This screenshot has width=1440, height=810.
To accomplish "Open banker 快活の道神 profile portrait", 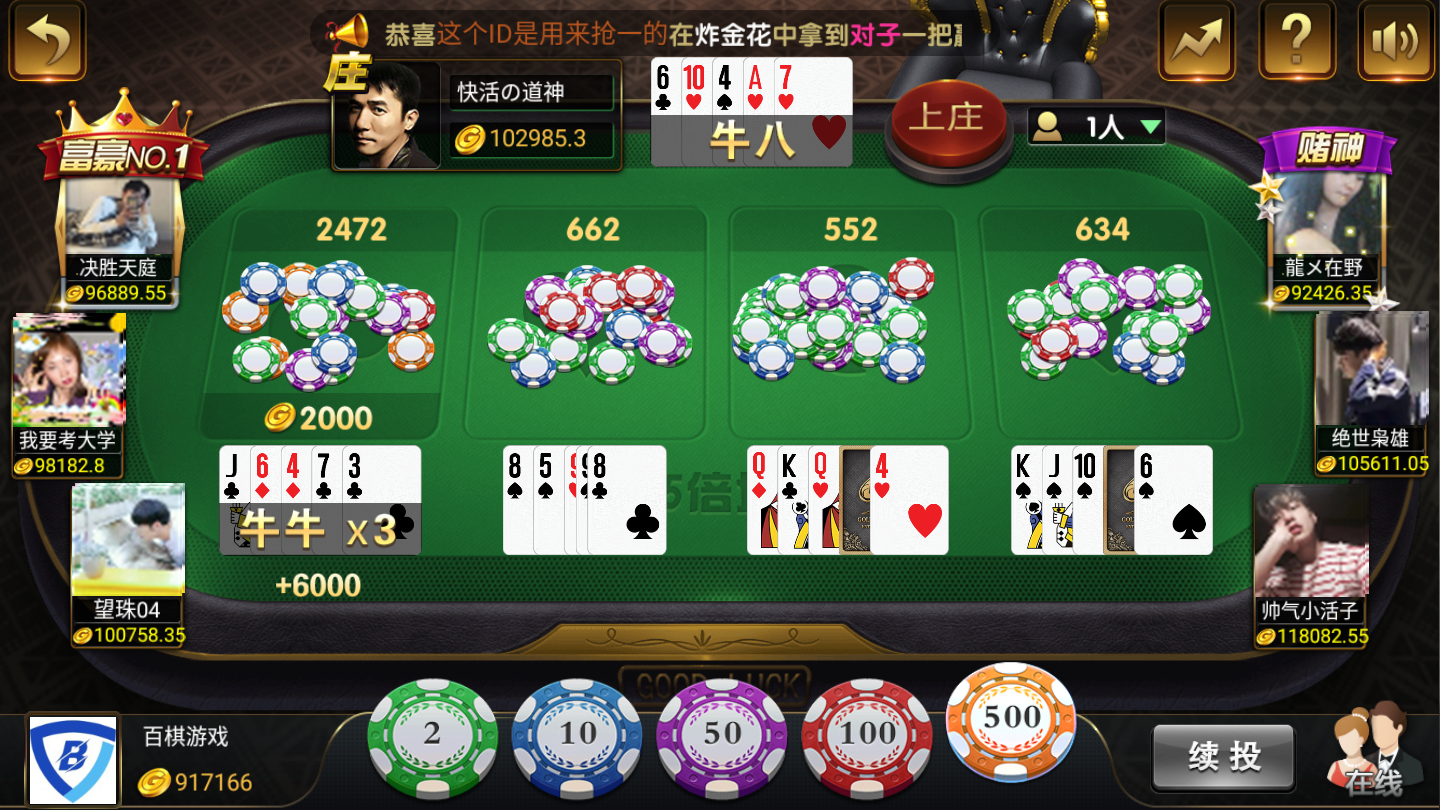I will 390,114.
